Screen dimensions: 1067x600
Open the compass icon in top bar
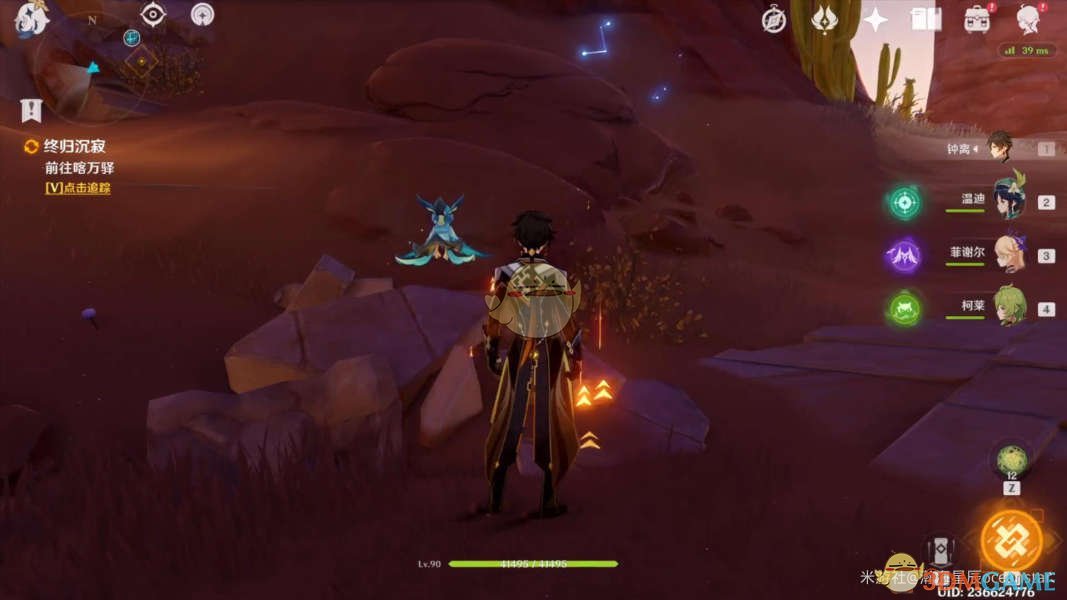pyautogui.click(x=774, y=20)
